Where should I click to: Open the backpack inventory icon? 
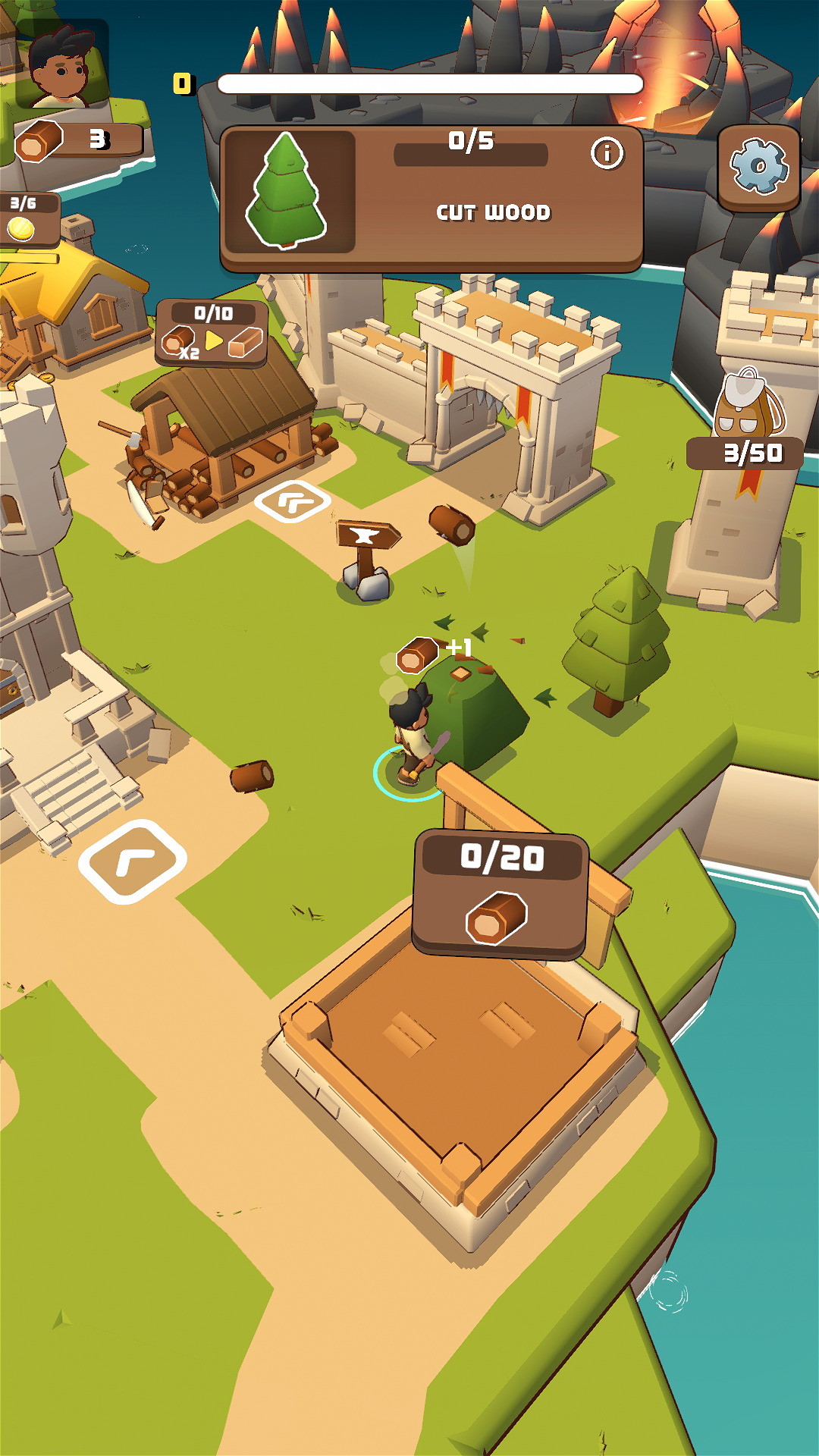tap(748, 403)
